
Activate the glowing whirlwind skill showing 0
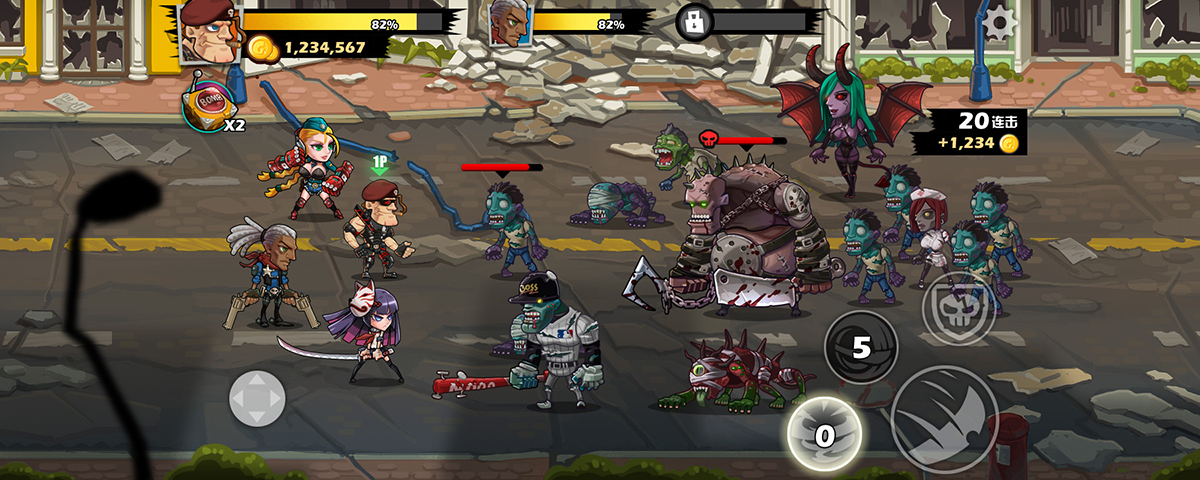coord(824,434)
